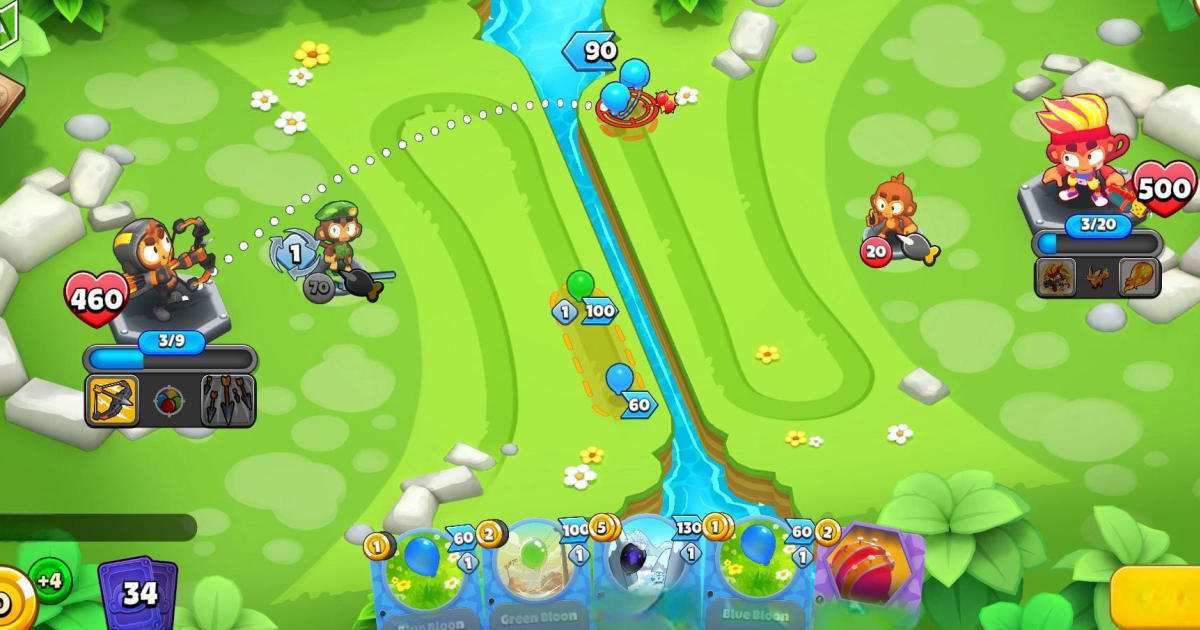Inspect the enemy's burning monkey ability icon
1200x630 pixels.
coord(1056,275)
